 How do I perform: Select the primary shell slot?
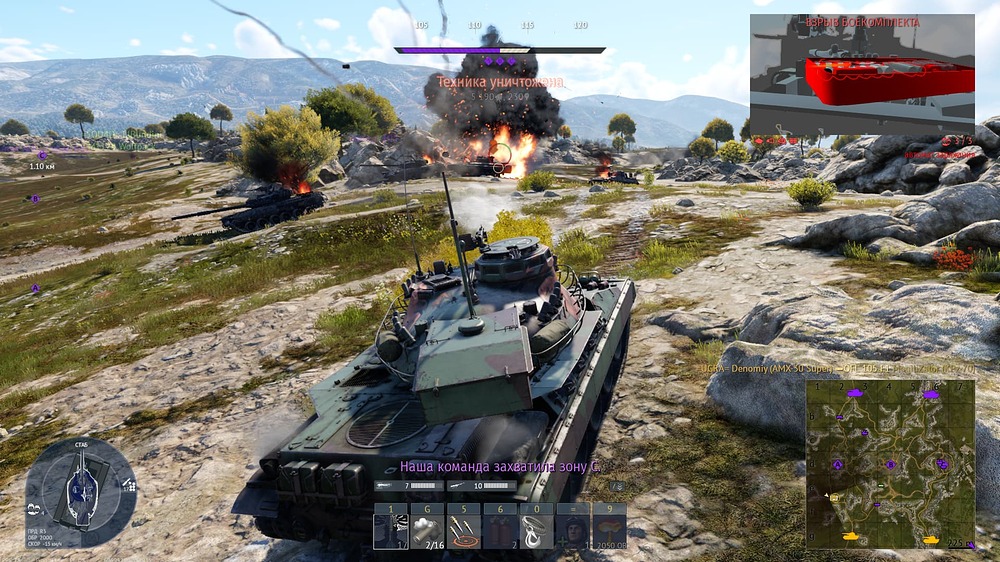click(390, 526)
